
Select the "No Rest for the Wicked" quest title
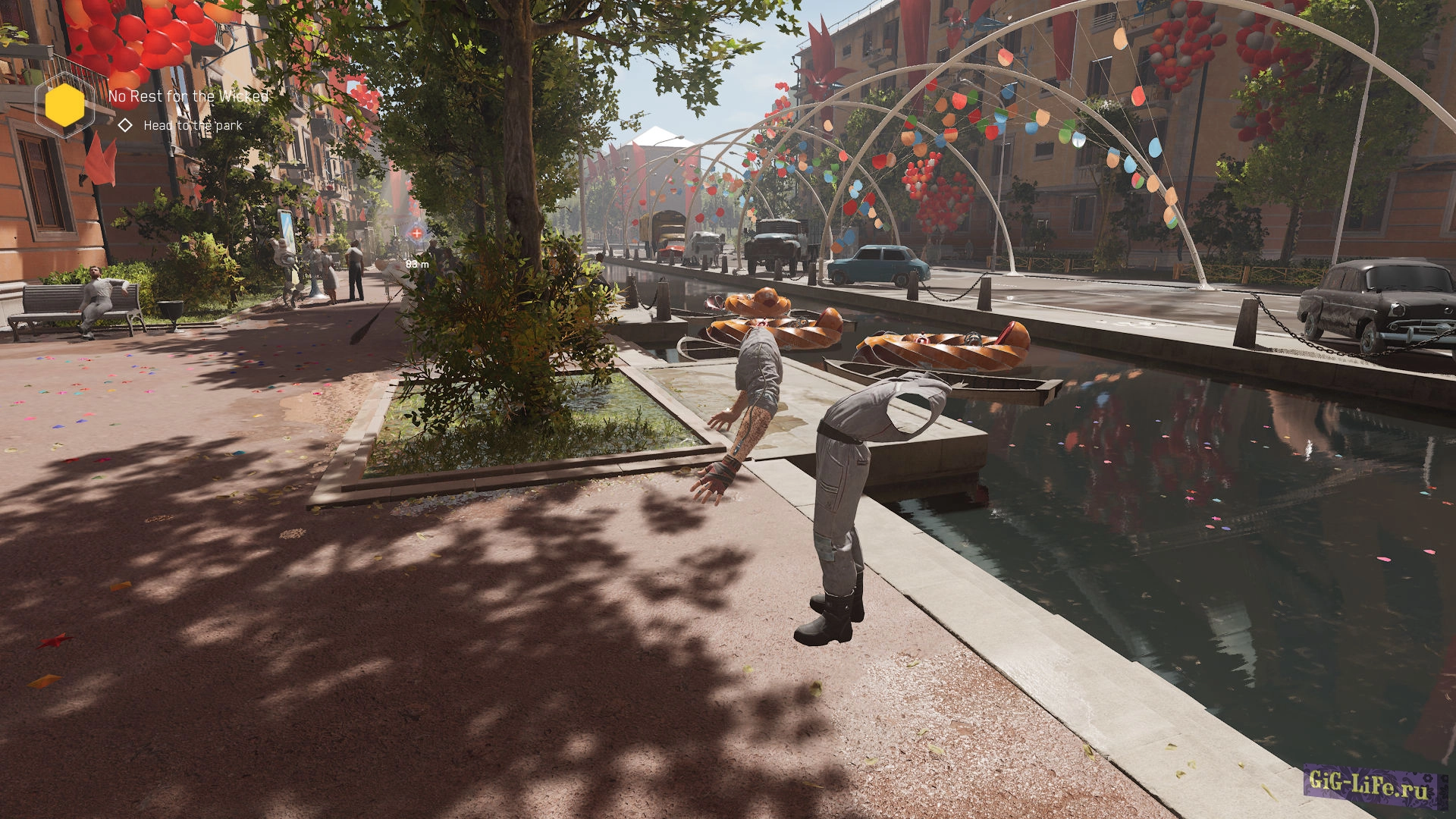188,96
